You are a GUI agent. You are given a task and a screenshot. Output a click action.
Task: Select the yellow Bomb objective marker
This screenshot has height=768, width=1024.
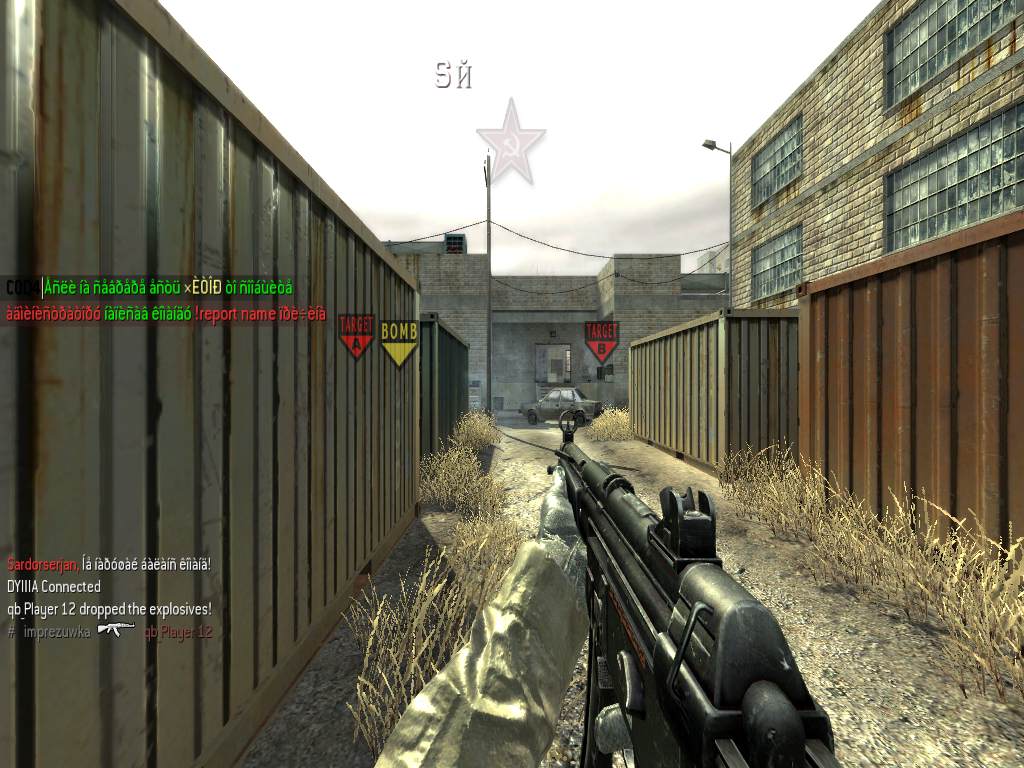point(399,342)
